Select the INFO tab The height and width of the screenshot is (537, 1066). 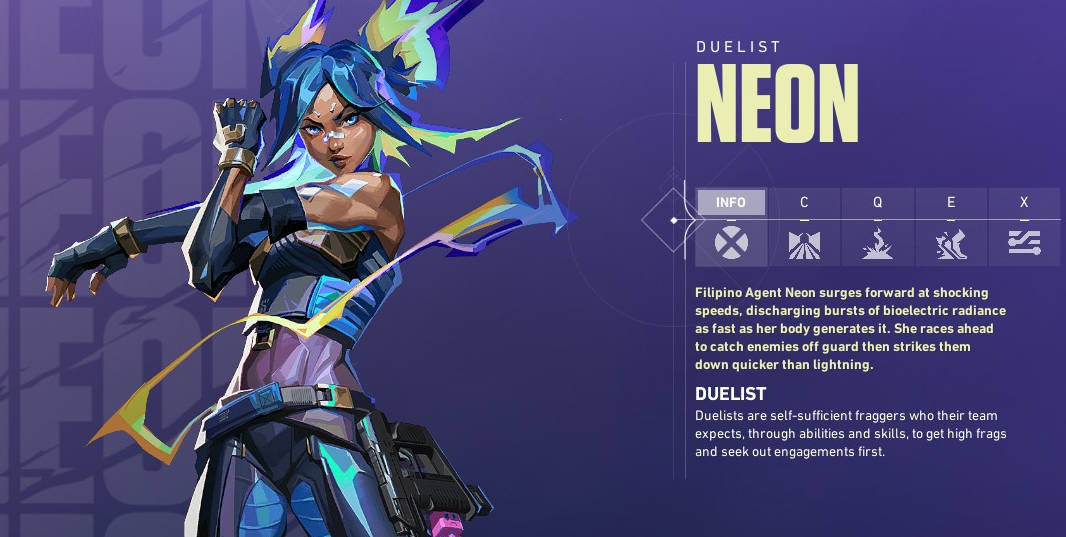[731, 203]
